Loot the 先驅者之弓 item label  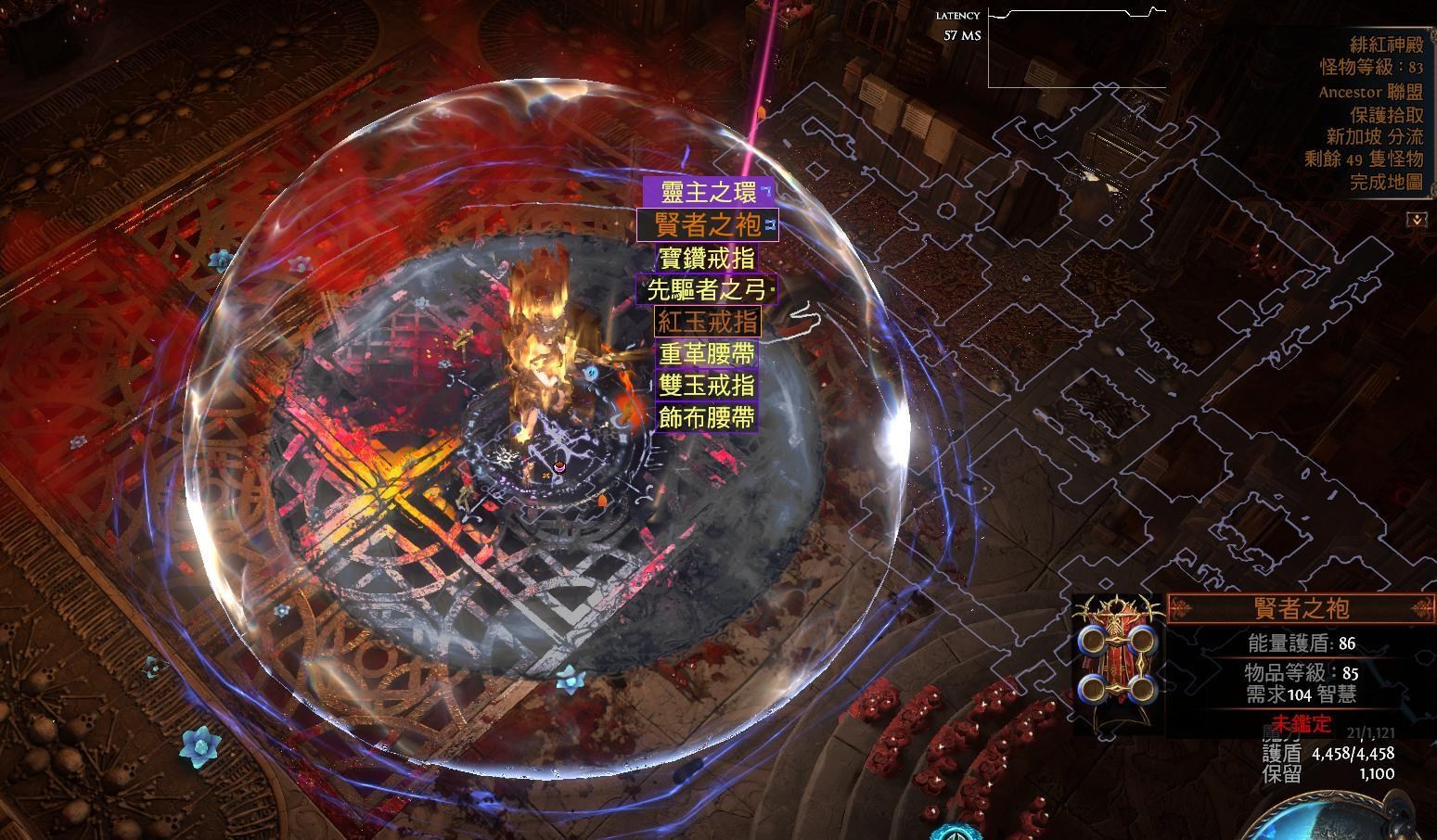pyautogui.click(x=707, y=289)
